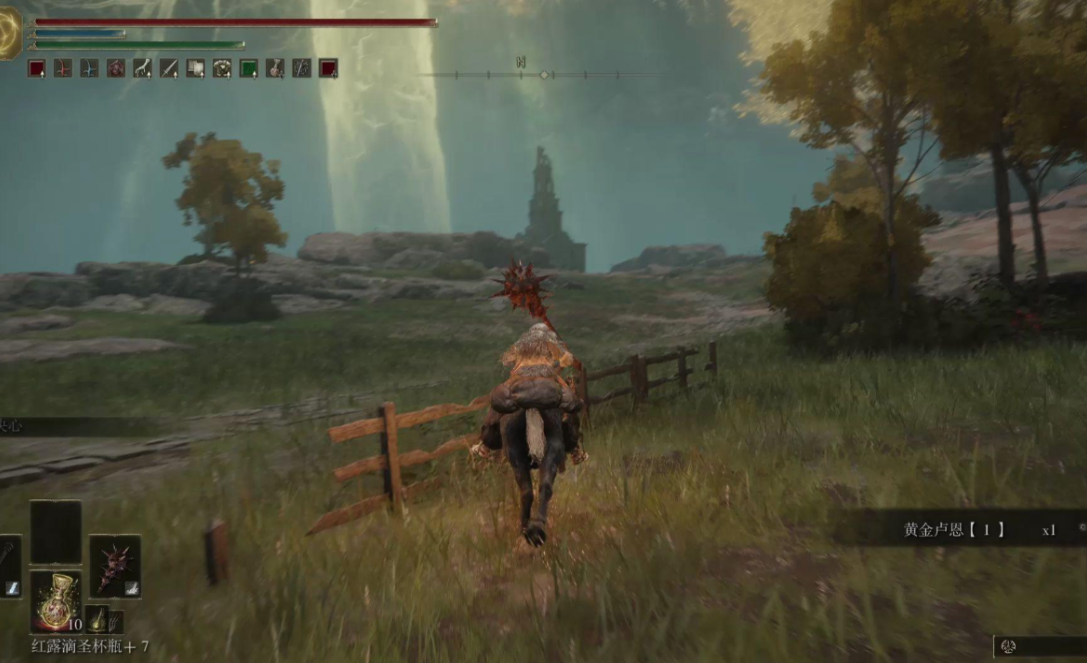Click the sword buff status icon
1087x663 pixels.
tap(169, 68)
